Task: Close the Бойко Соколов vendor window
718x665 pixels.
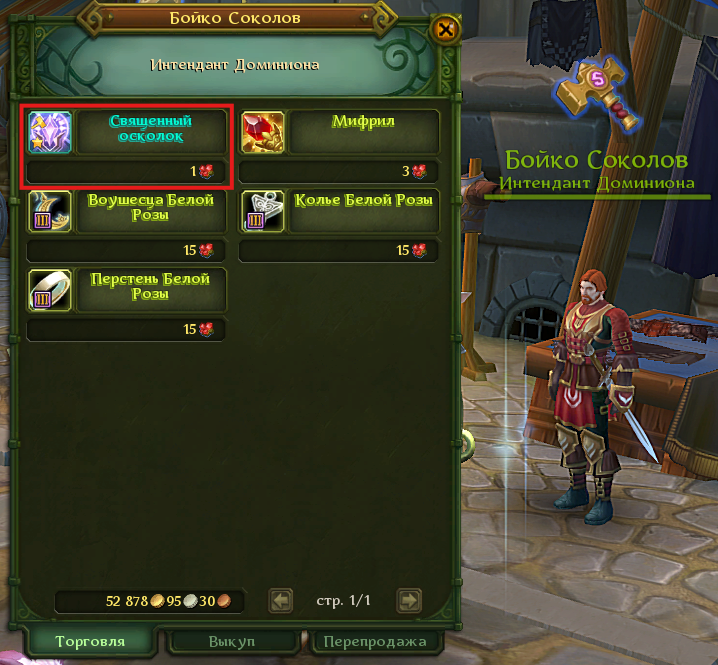Action: pyautogui.click(x=445, y=30)
